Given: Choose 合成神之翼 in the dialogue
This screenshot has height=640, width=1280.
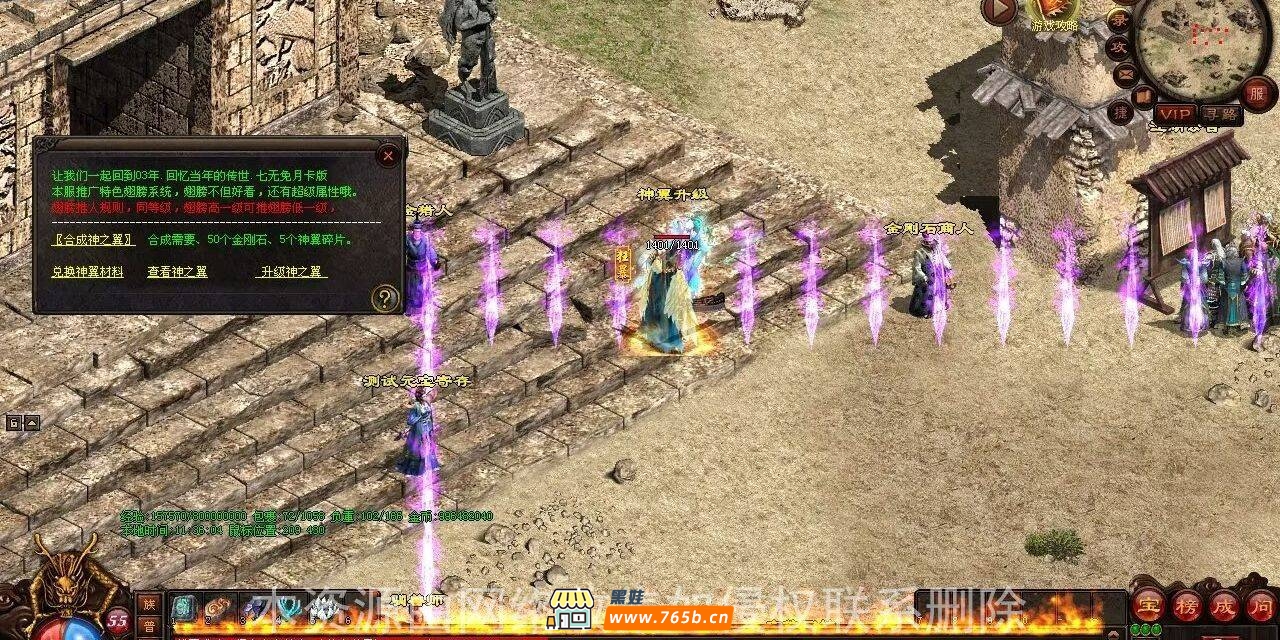Looking at the screenshot, I should 93,240.
